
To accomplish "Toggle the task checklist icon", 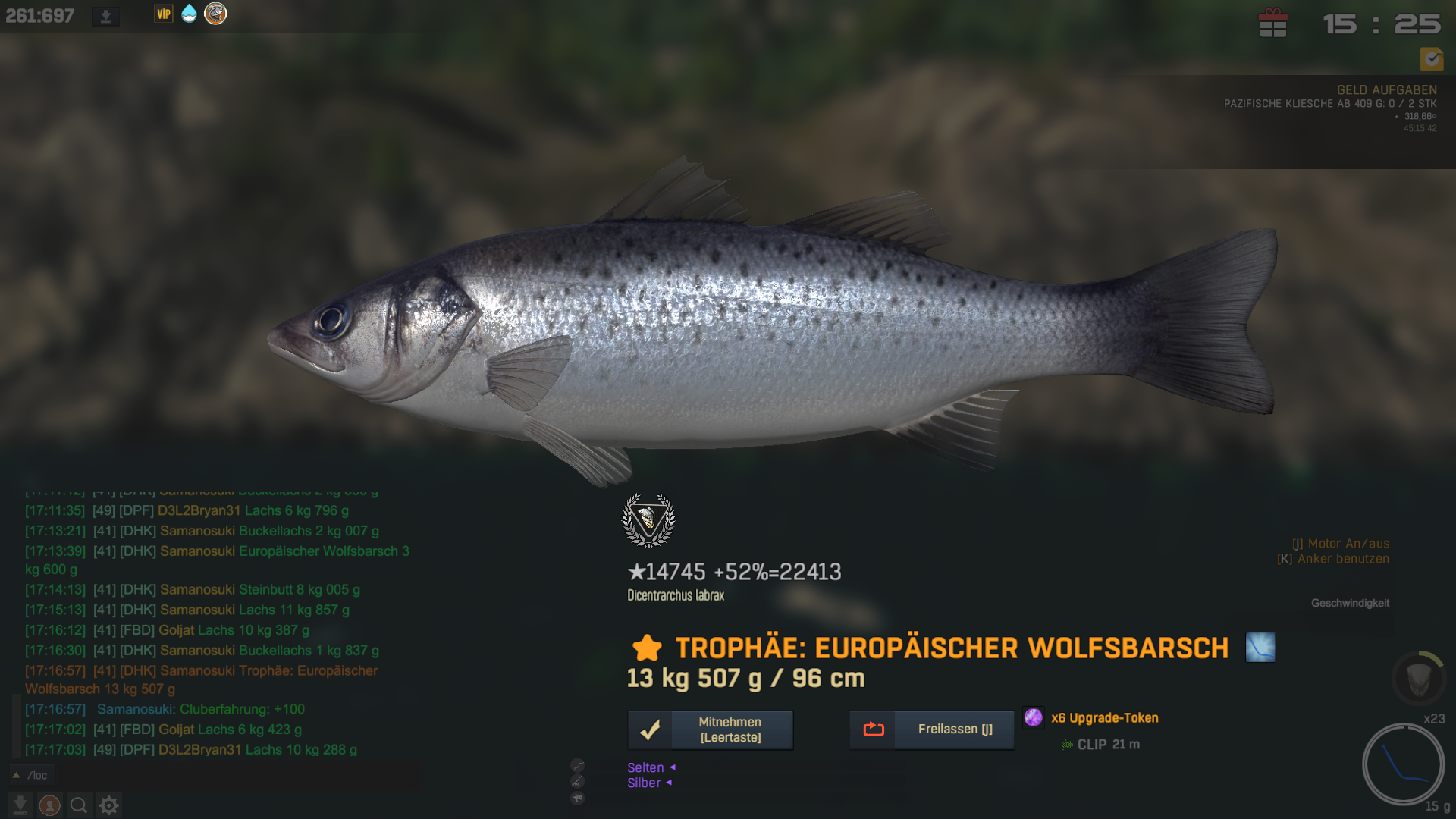I will (x=1431, y=58).
